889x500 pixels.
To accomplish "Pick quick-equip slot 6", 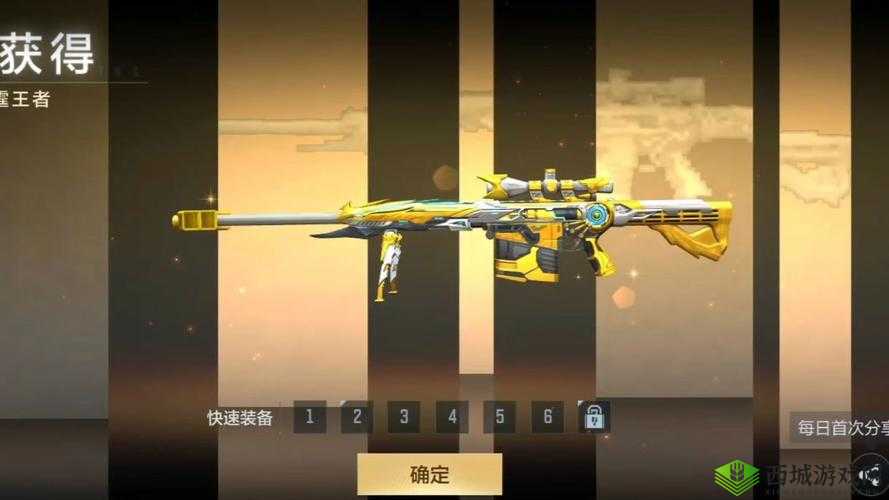I will click(x=547, y=417).
